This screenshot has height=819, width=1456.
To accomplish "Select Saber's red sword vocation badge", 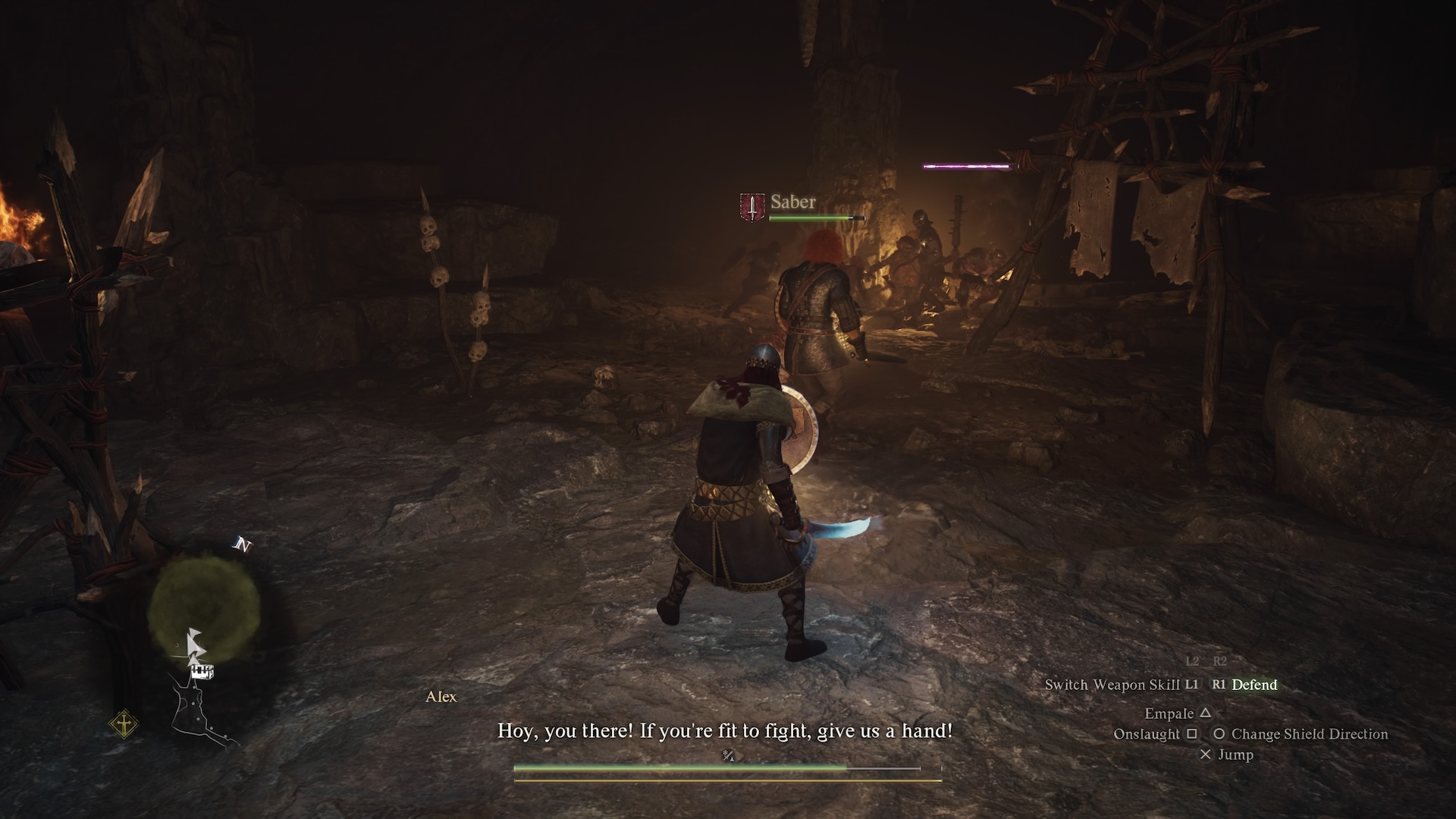I will coord(752,206).
